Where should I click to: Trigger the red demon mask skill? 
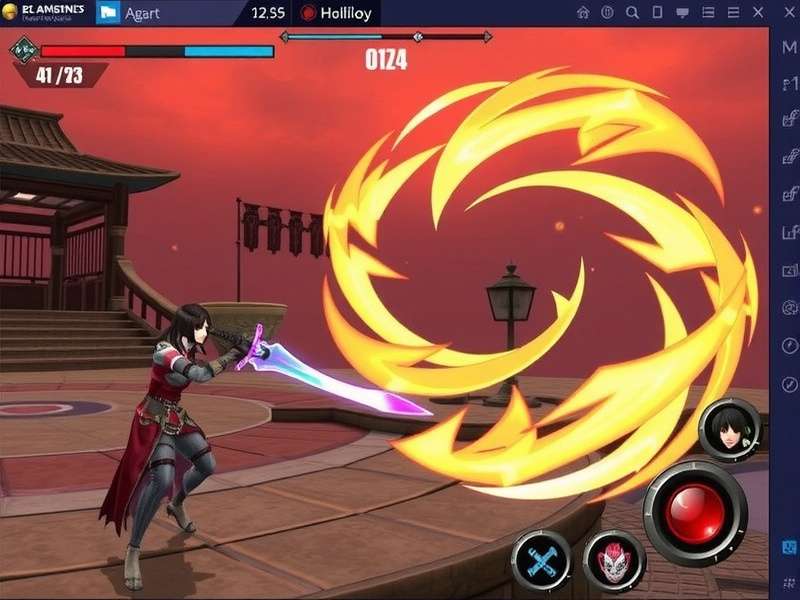click(614, 561)
